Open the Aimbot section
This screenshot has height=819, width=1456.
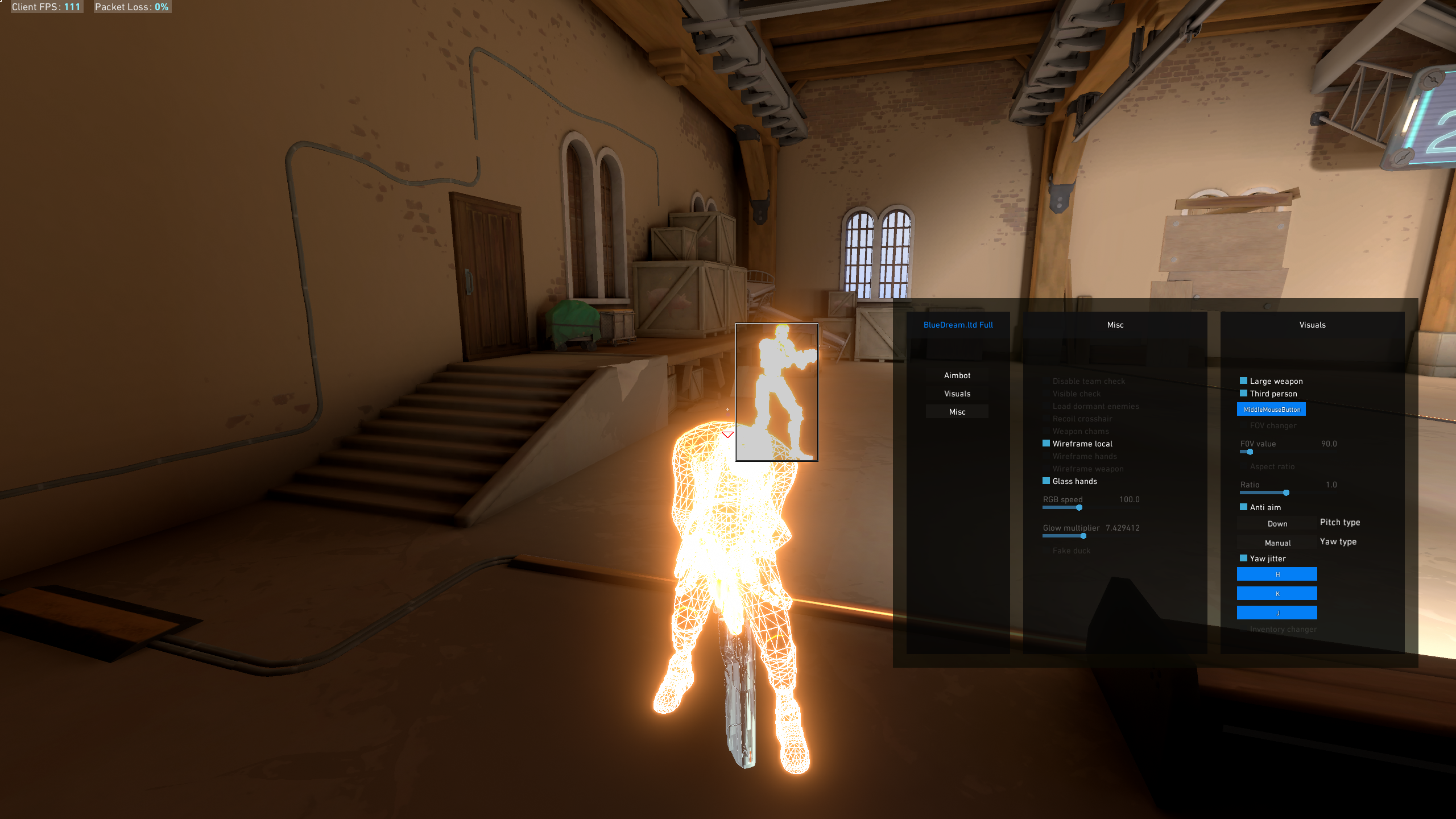coord(957,375)
